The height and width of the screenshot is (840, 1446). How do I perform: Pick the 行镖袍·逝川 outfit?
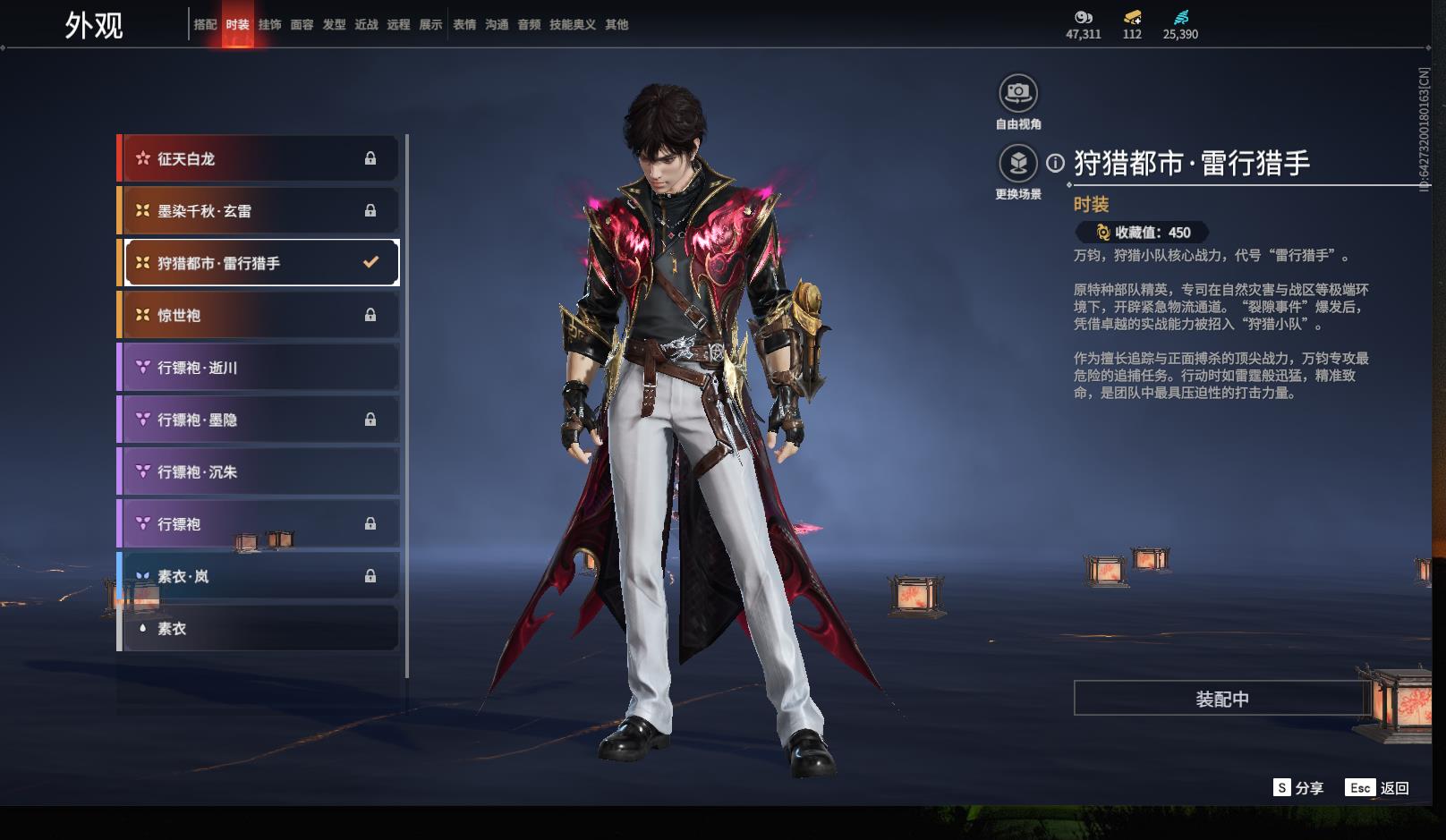[x=259, y=368]
